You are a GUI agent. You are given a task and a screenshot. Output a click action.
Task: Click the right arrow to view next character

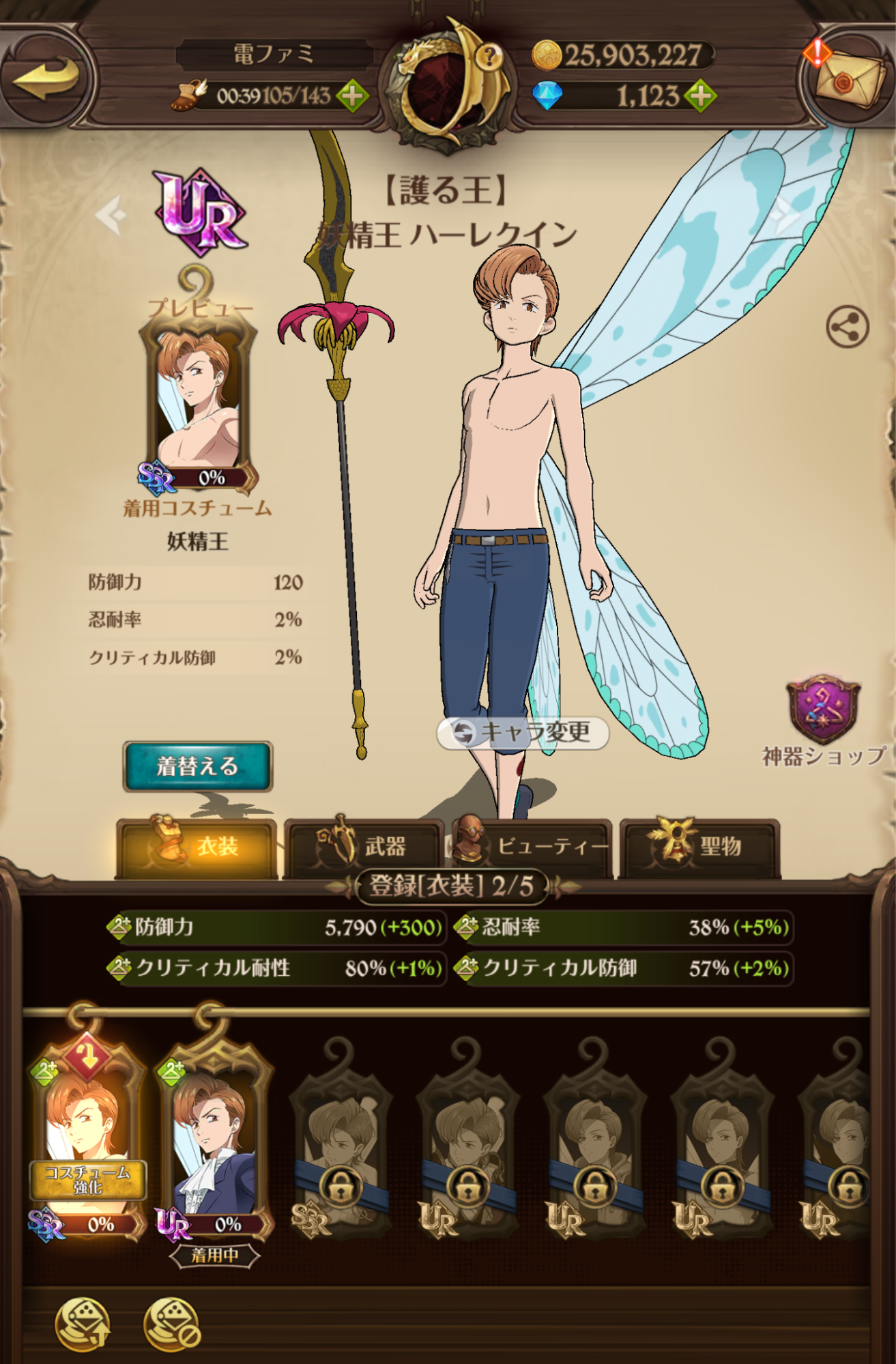[x=783, y=216]
